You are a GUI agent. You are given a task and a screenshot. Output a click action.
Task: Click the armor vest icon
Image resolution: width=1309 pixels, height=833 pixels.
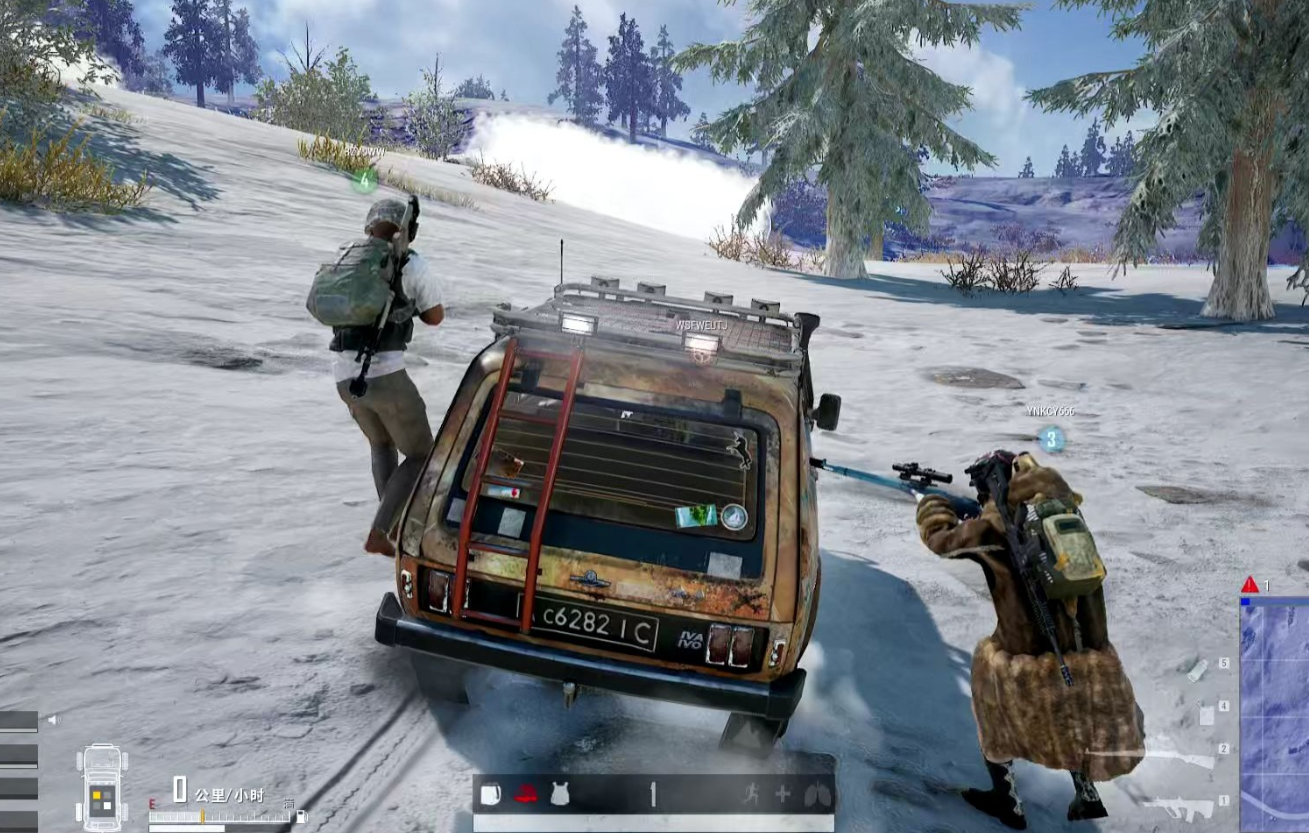tap(560, 794)
